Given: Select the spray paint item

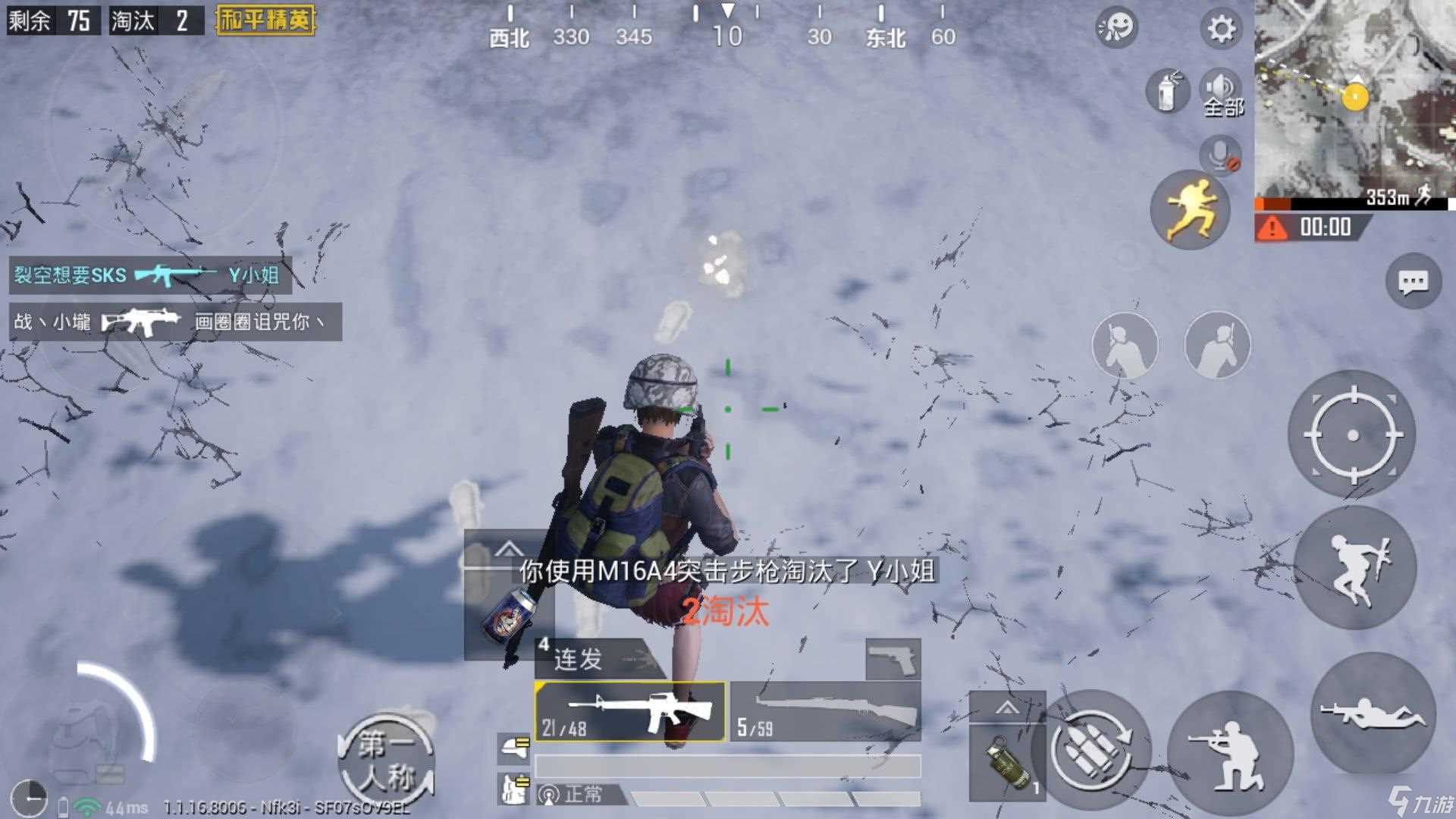Looking at the screenshot, I should 1166,91.
